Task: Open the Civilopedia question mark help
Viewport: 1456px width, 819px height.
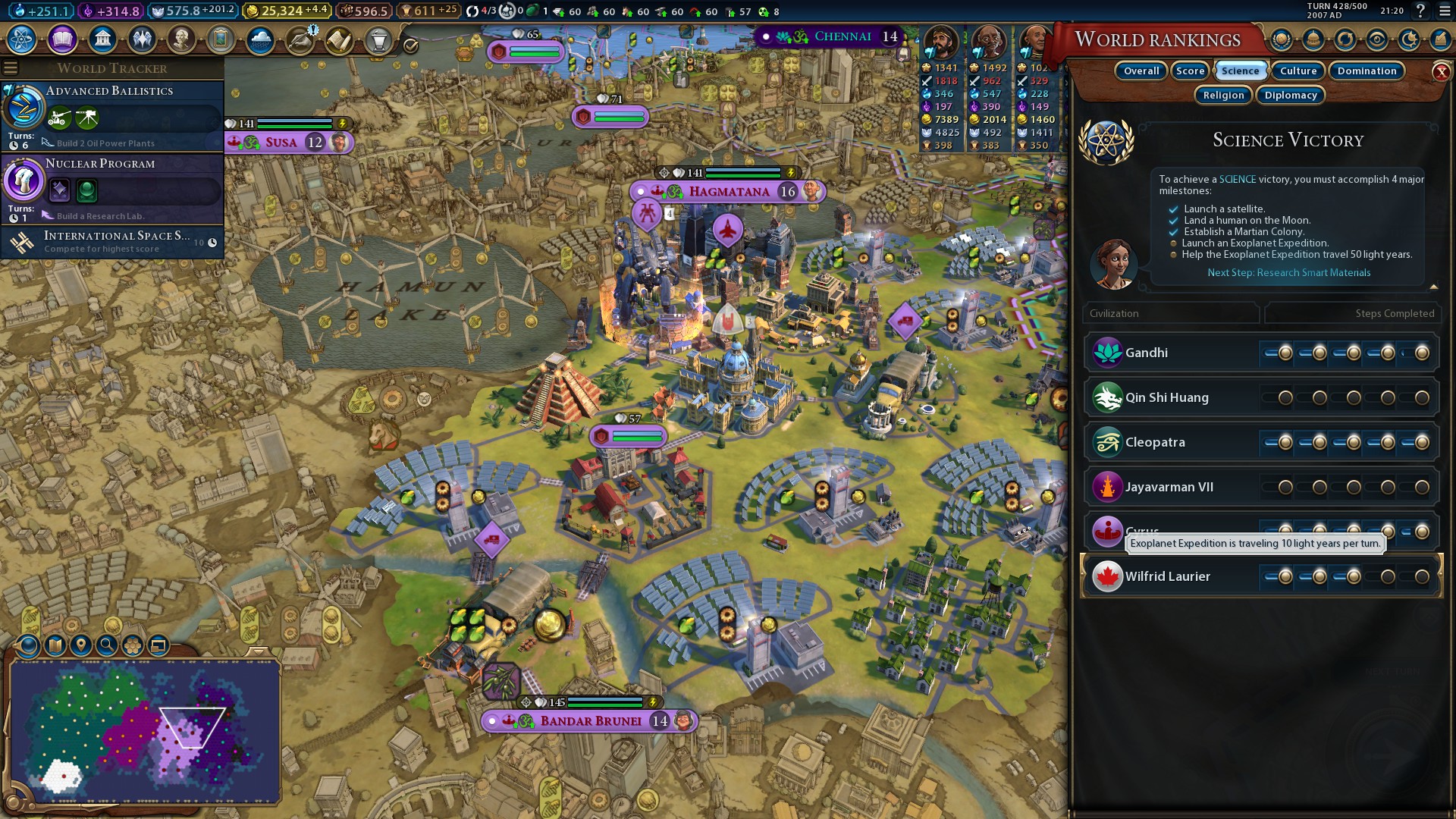Action: (1420, 11)
